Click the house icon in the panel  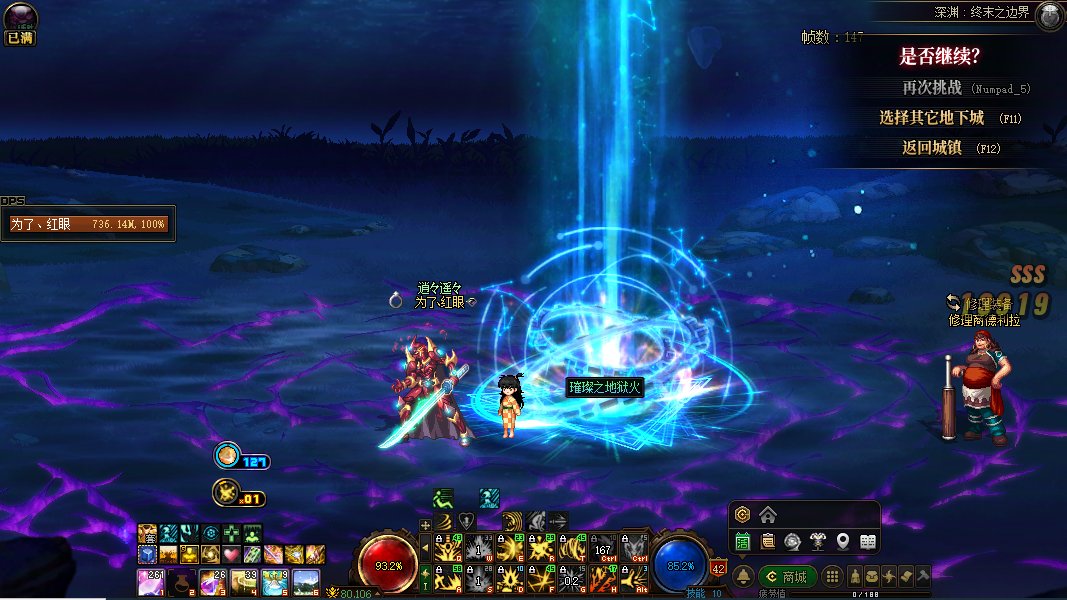point(768,515)
